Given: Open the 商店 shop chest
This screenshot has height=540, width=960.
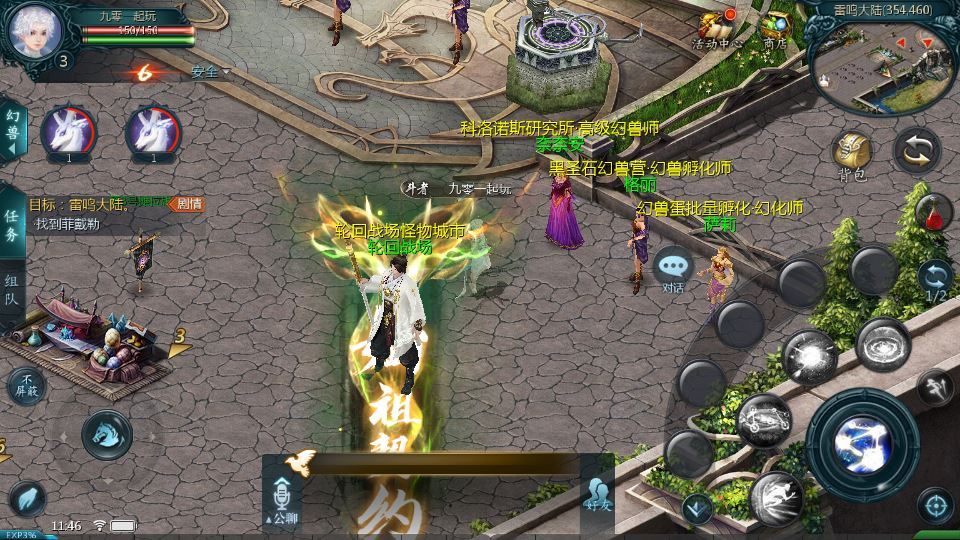Looking at the screenshot, I should [x=774, y=28].
